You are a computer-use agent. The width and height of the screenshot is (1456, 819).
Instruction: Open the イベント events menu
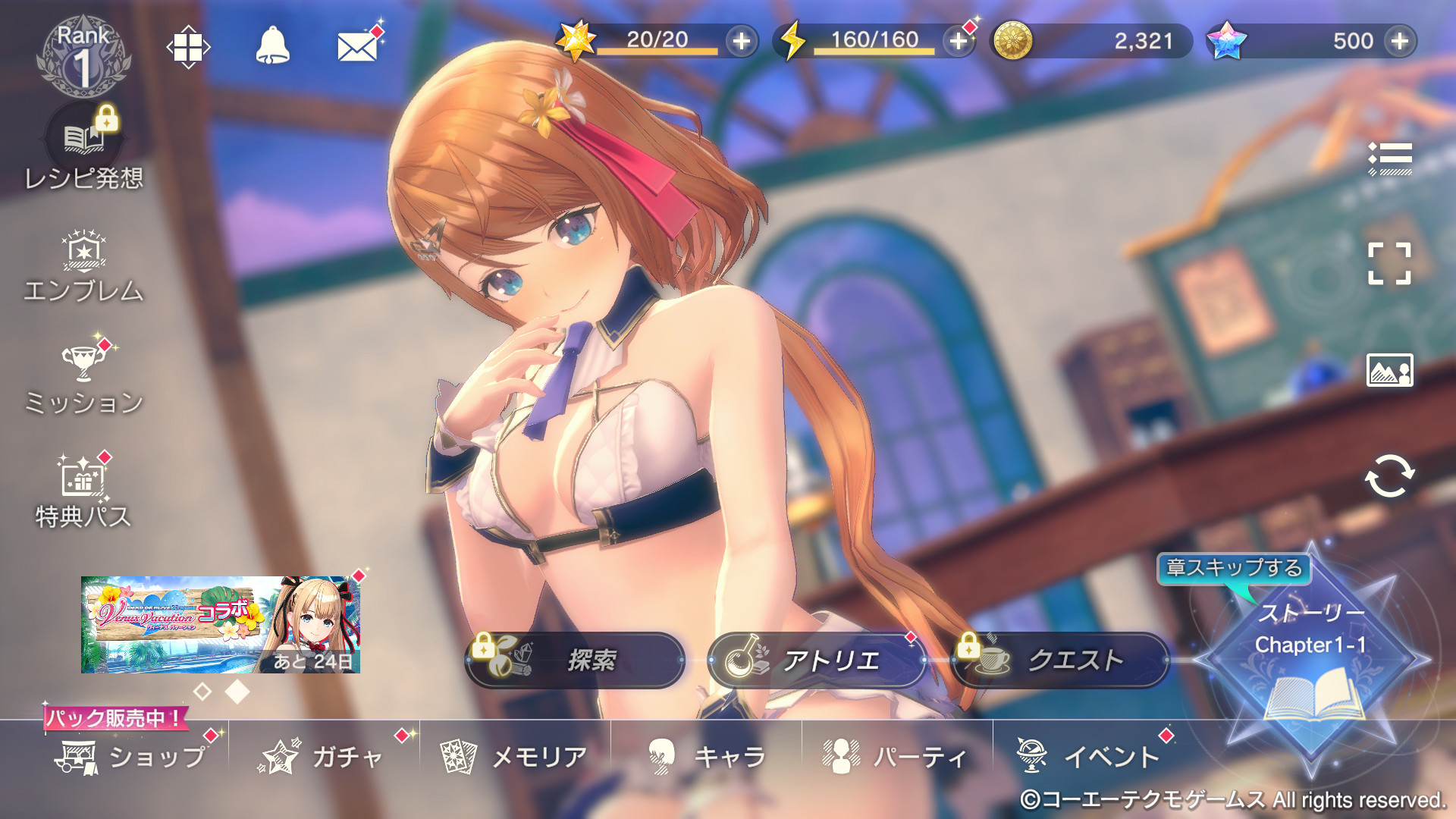point(1089,757)
